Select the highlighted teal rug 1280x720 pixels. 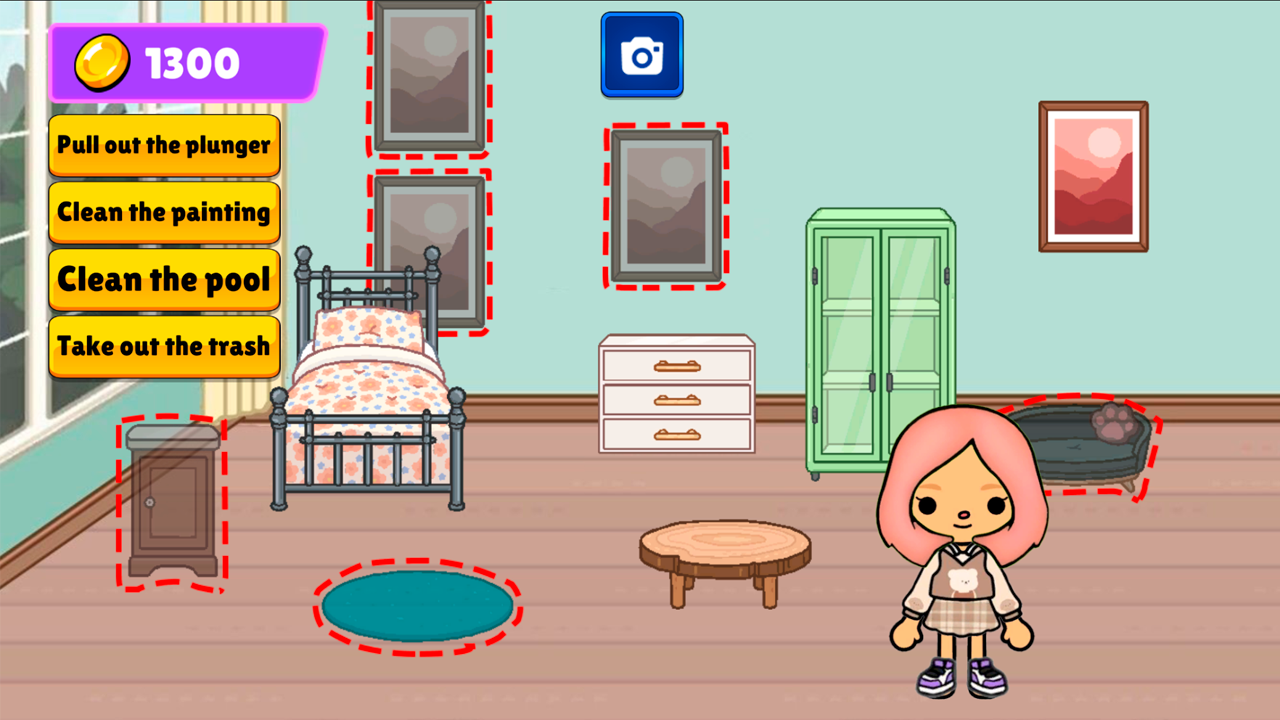pyautogui.click(x=416, y=603)
